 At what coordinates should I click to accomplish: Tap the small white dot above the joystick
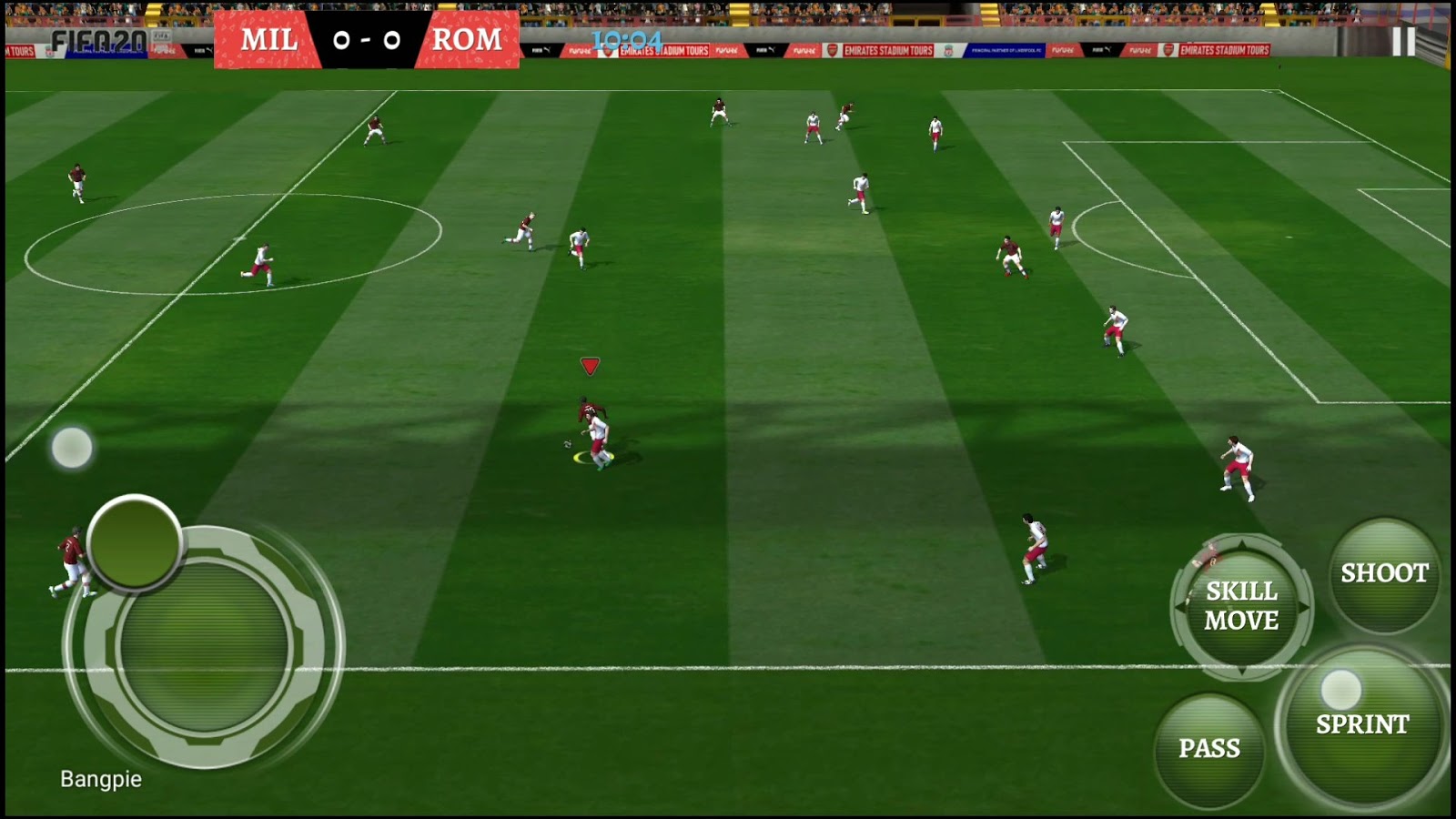coord(72,447)
